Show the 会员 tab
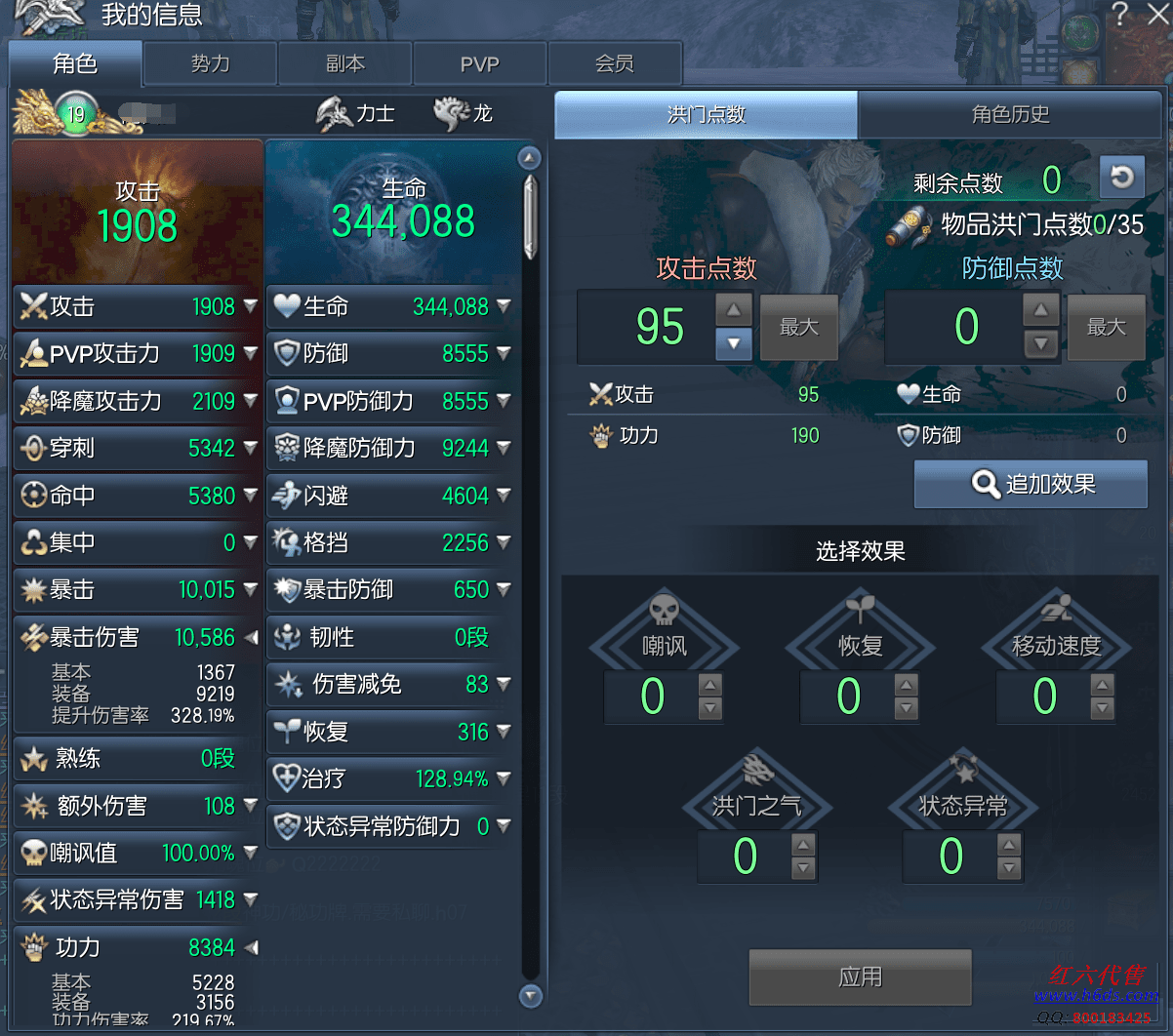Screen dimensions: 1173x1036 click(615, 64)
